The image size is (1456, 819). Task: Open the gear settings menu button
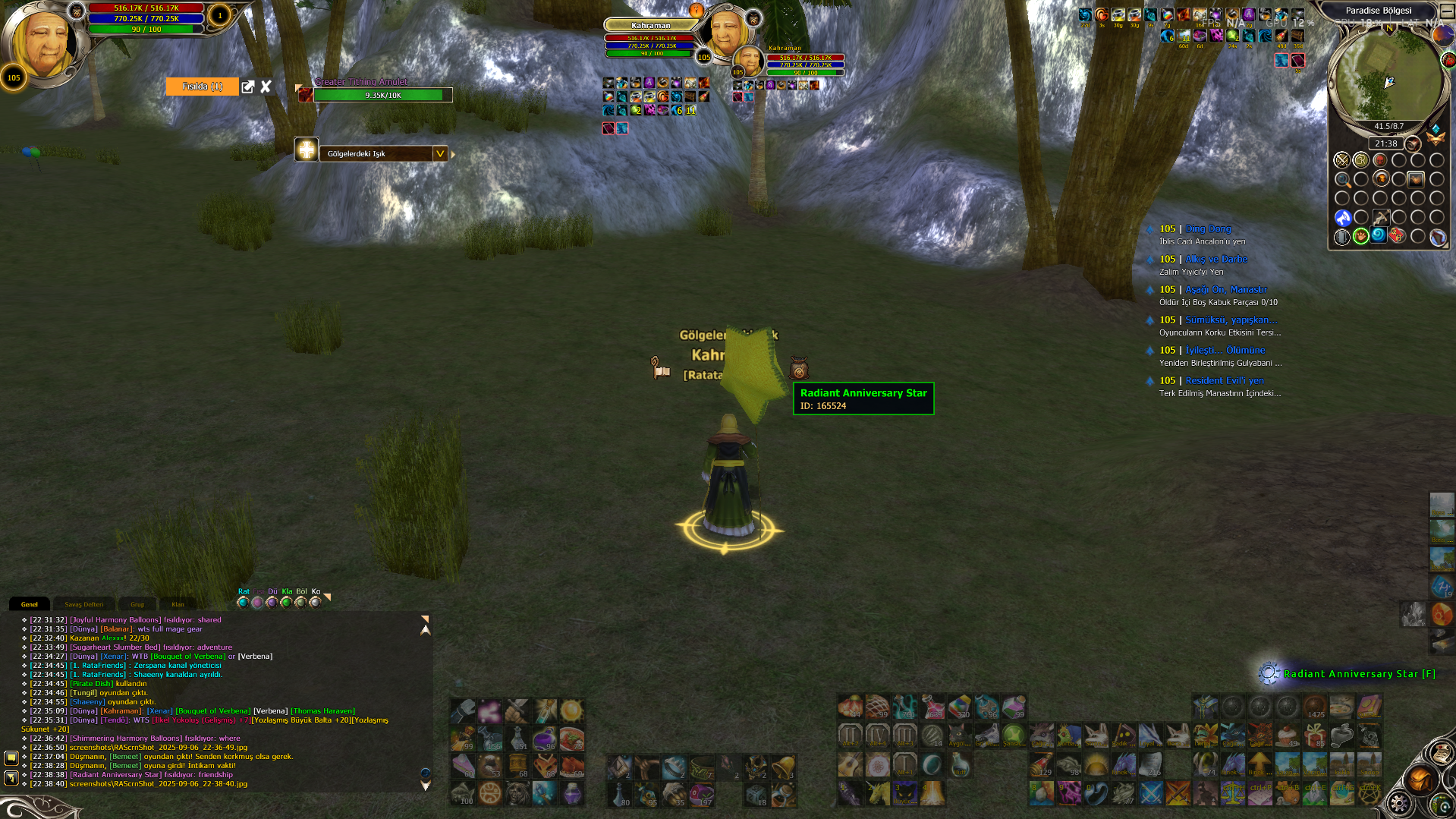(1398, 803)
